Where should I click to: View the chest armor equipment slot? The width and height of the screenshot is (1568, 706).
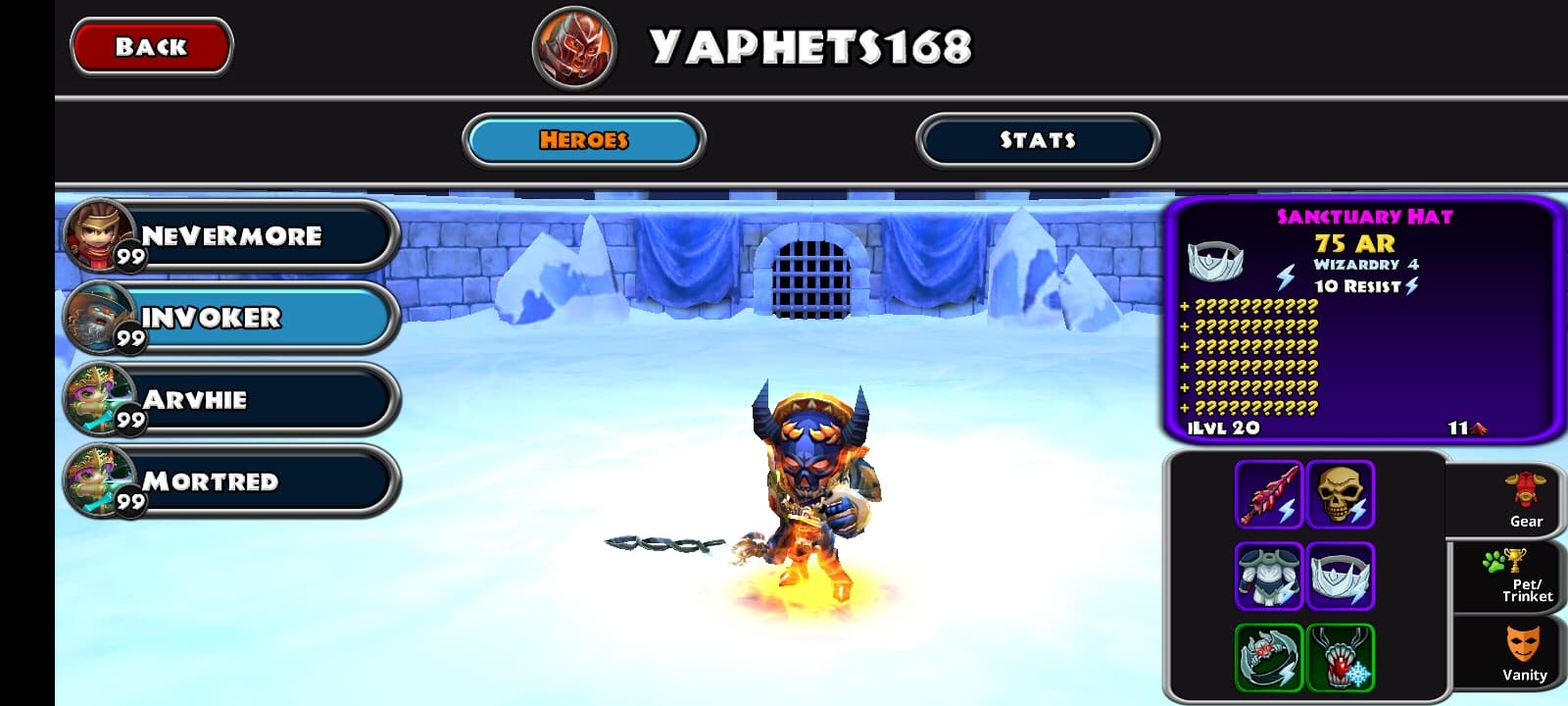tap(1268, 576)
